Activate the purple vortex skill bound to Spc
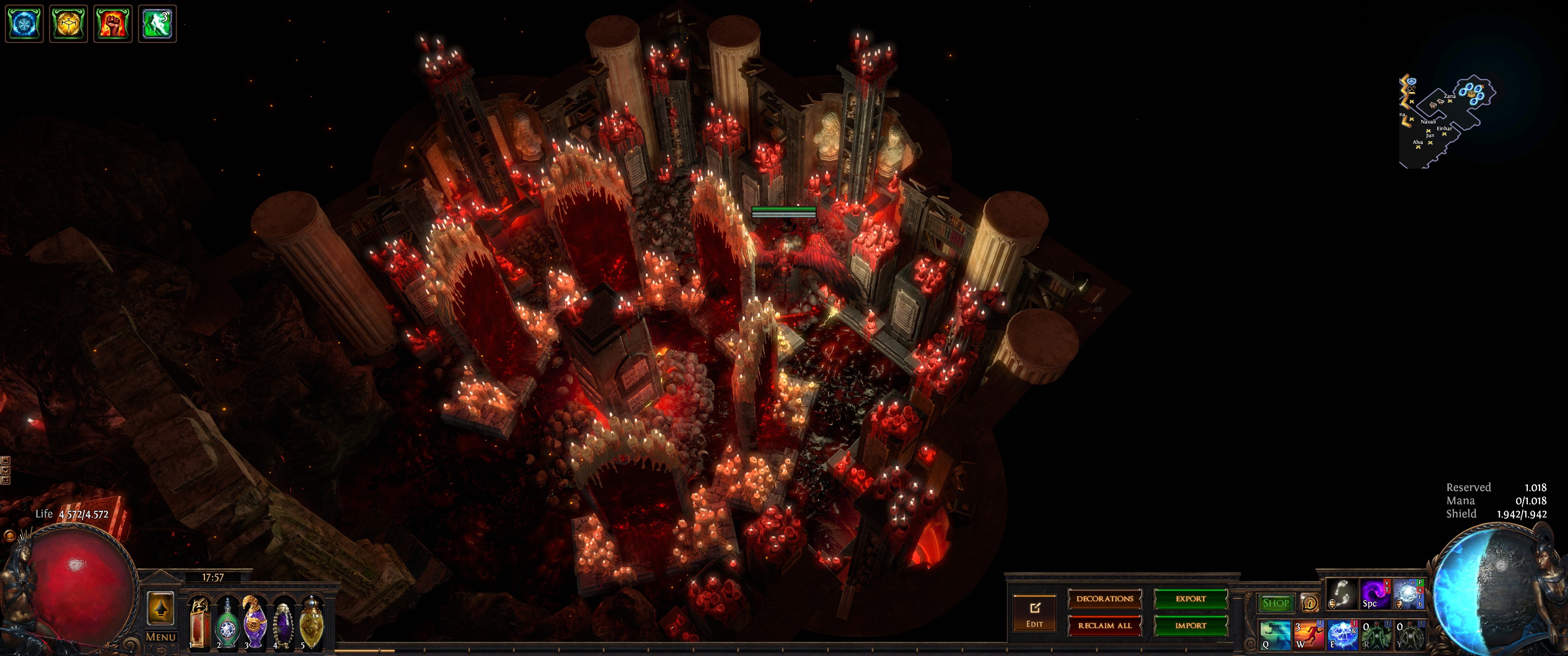The height and width of the screenshot is (656, 1568). click(1374, 594)
